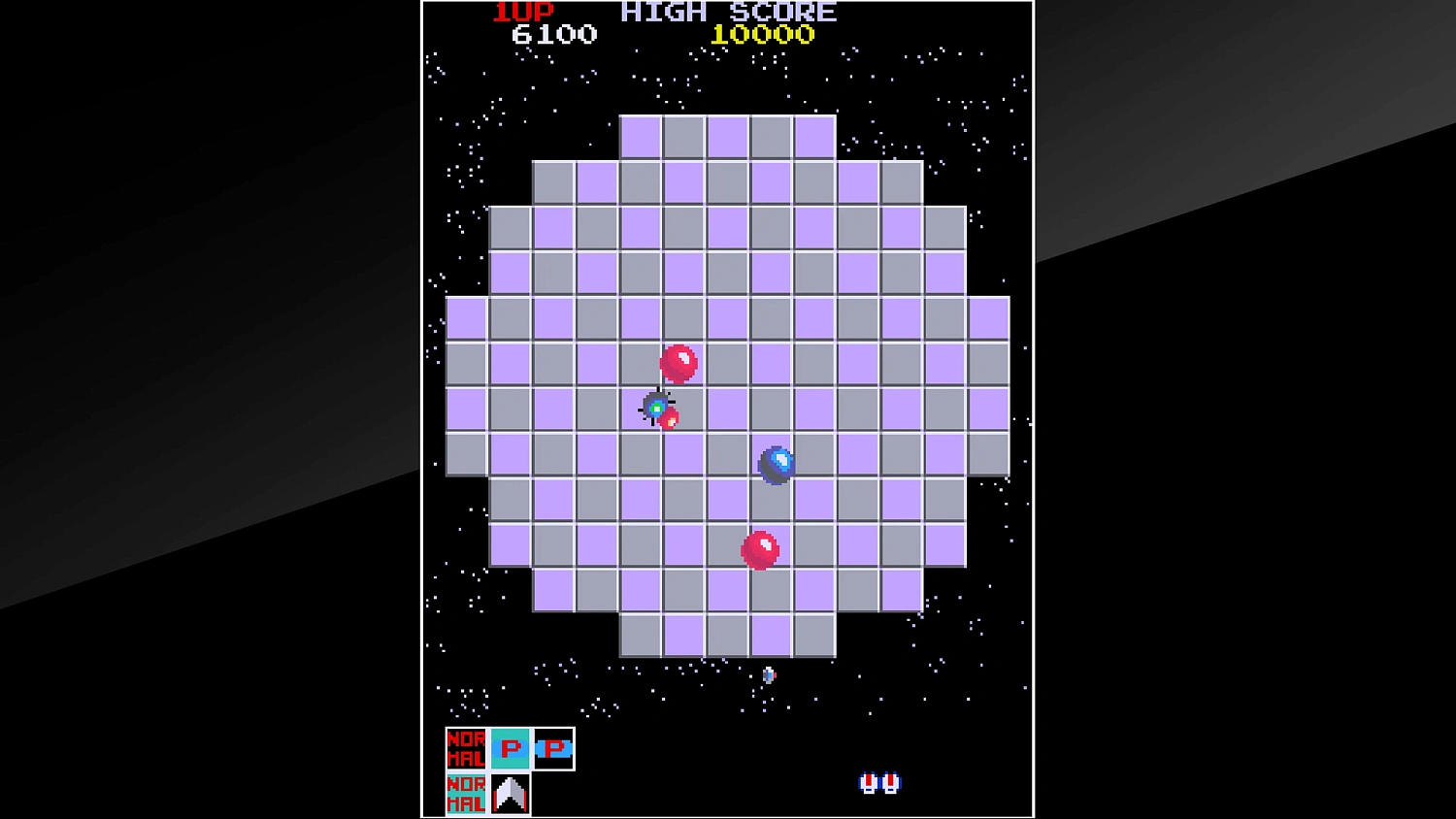Select the player ship on the grid

tap(656, 409)
